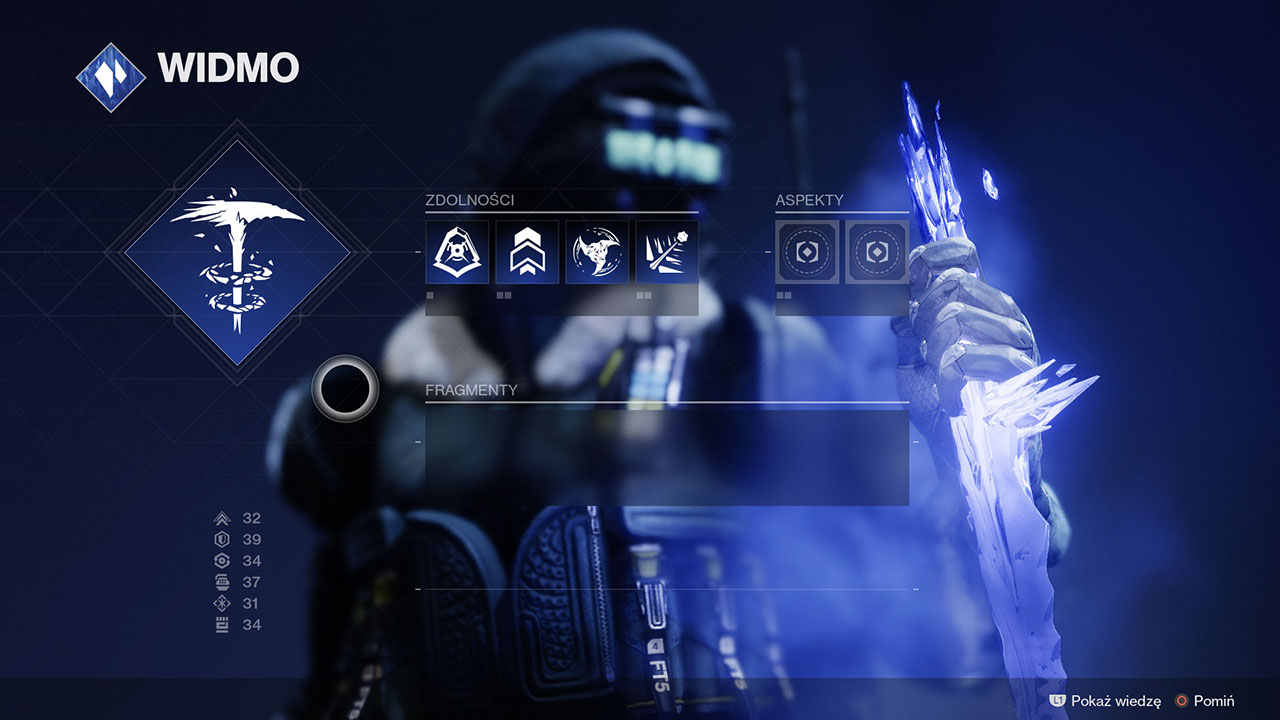Open the ASPEKTY section header
The image size is (1280, 720).
tap(808, 198)
